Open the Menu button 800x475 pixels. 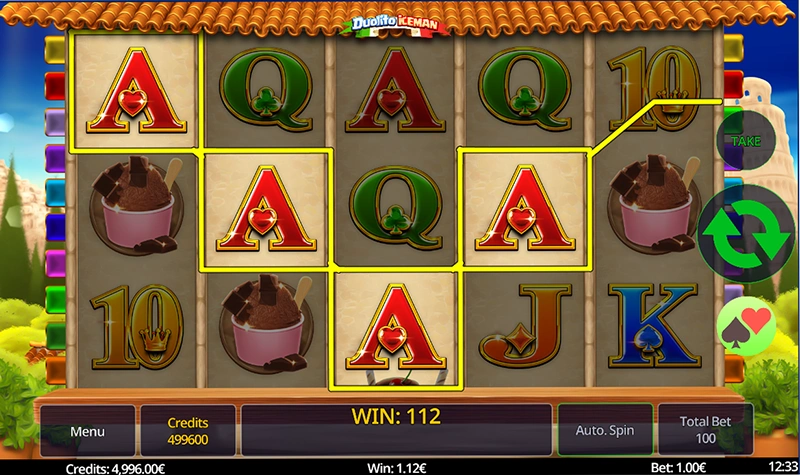coord(87,431)
